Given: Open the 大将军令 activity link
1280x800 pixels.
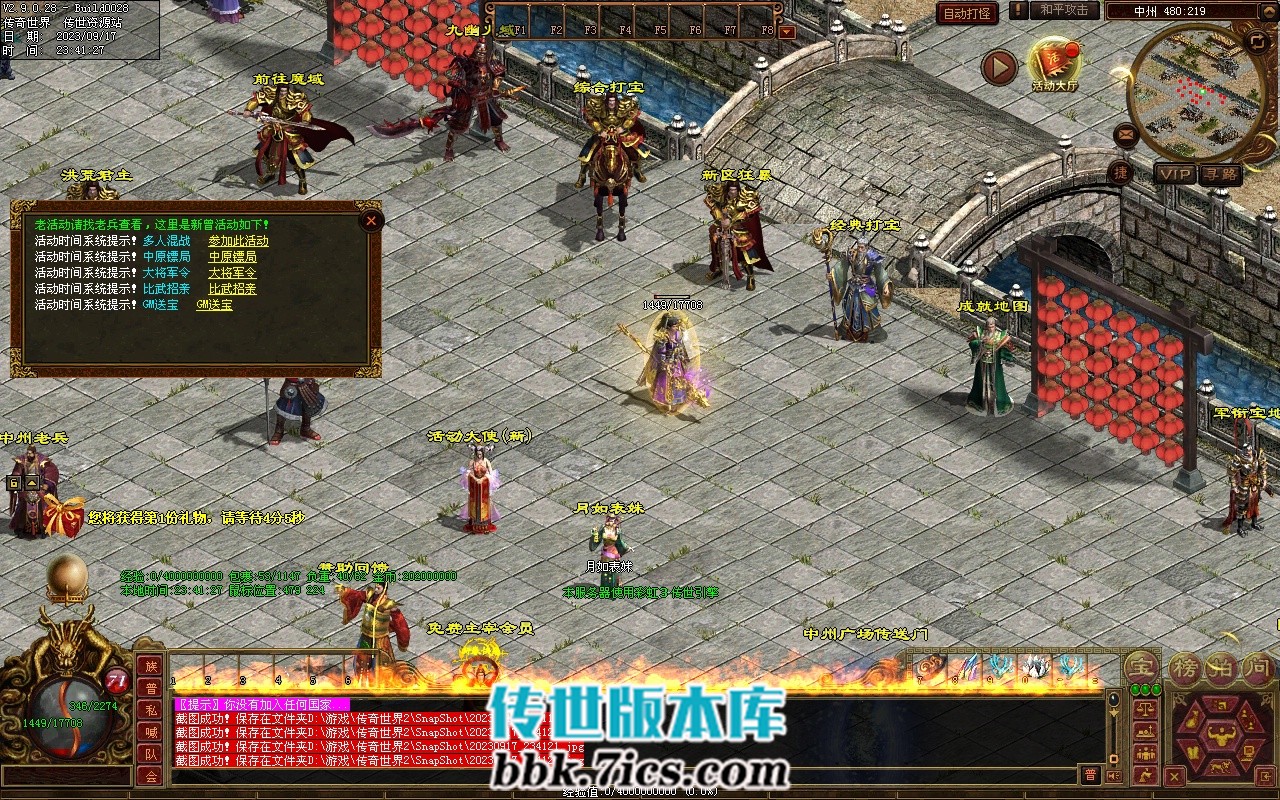Looking at the screenshot, I should click(x=232, y=273).
